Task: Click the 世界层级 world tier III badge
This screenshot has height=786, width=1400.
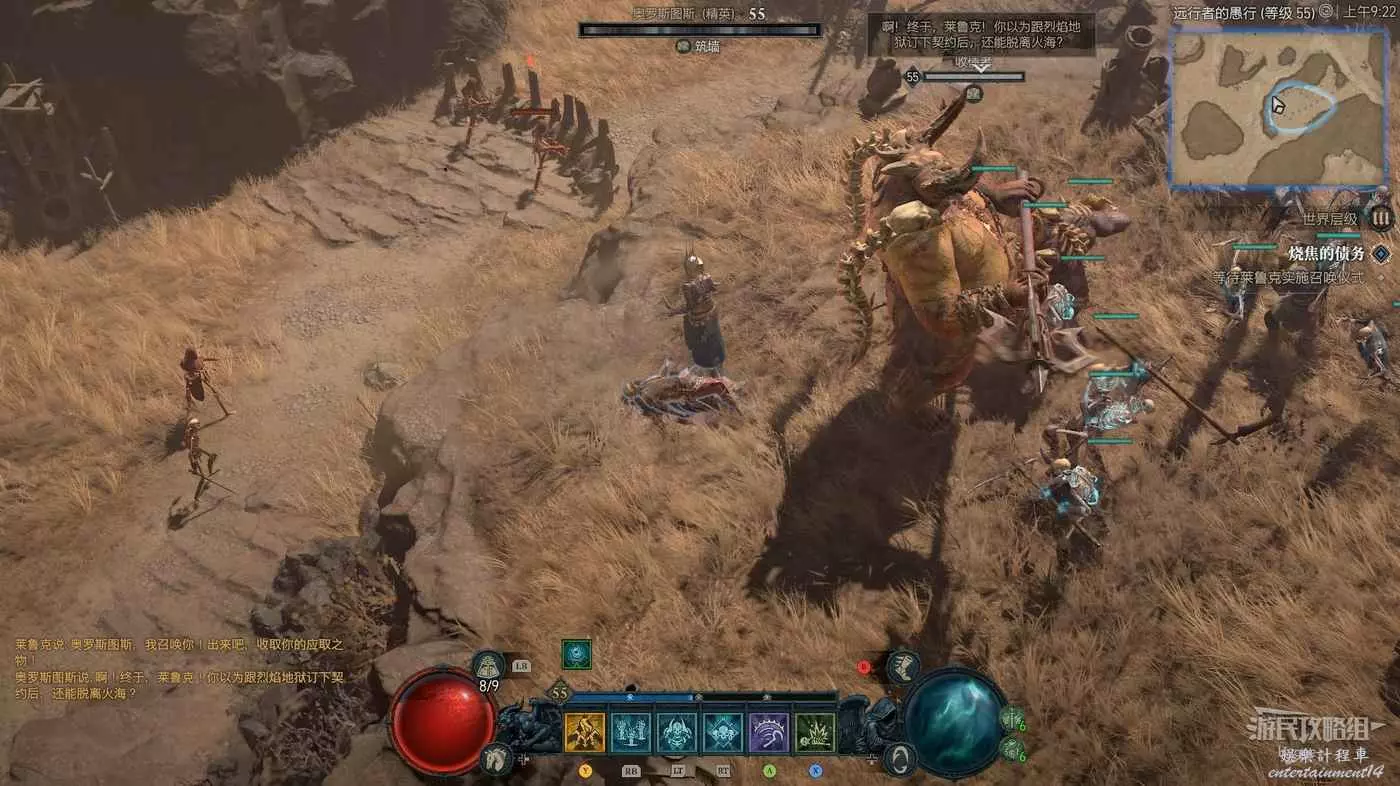Action: (x=1381, y=217)
